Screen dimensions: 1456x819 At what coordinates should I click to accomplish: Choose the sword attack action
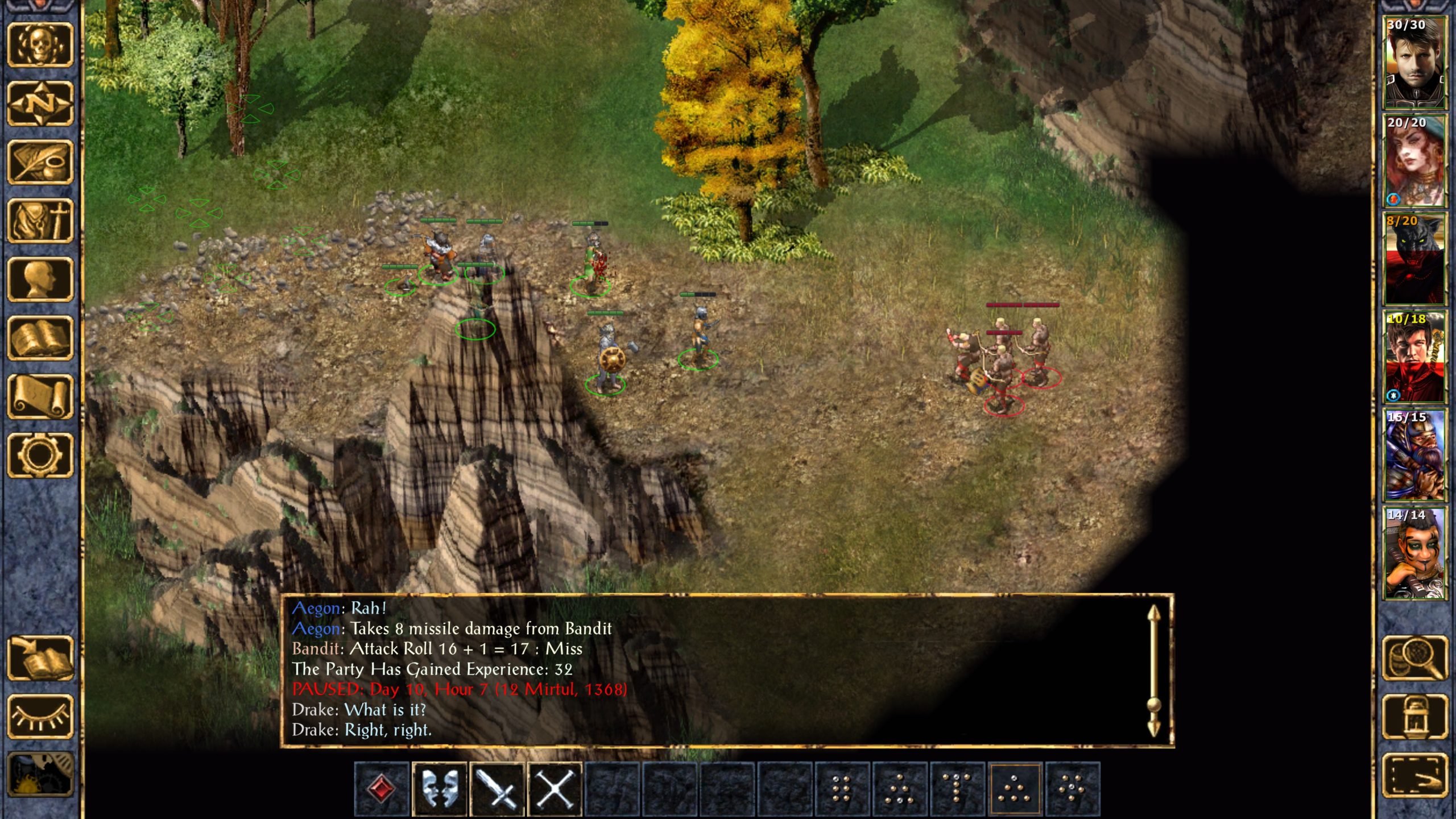pos(497,789)
